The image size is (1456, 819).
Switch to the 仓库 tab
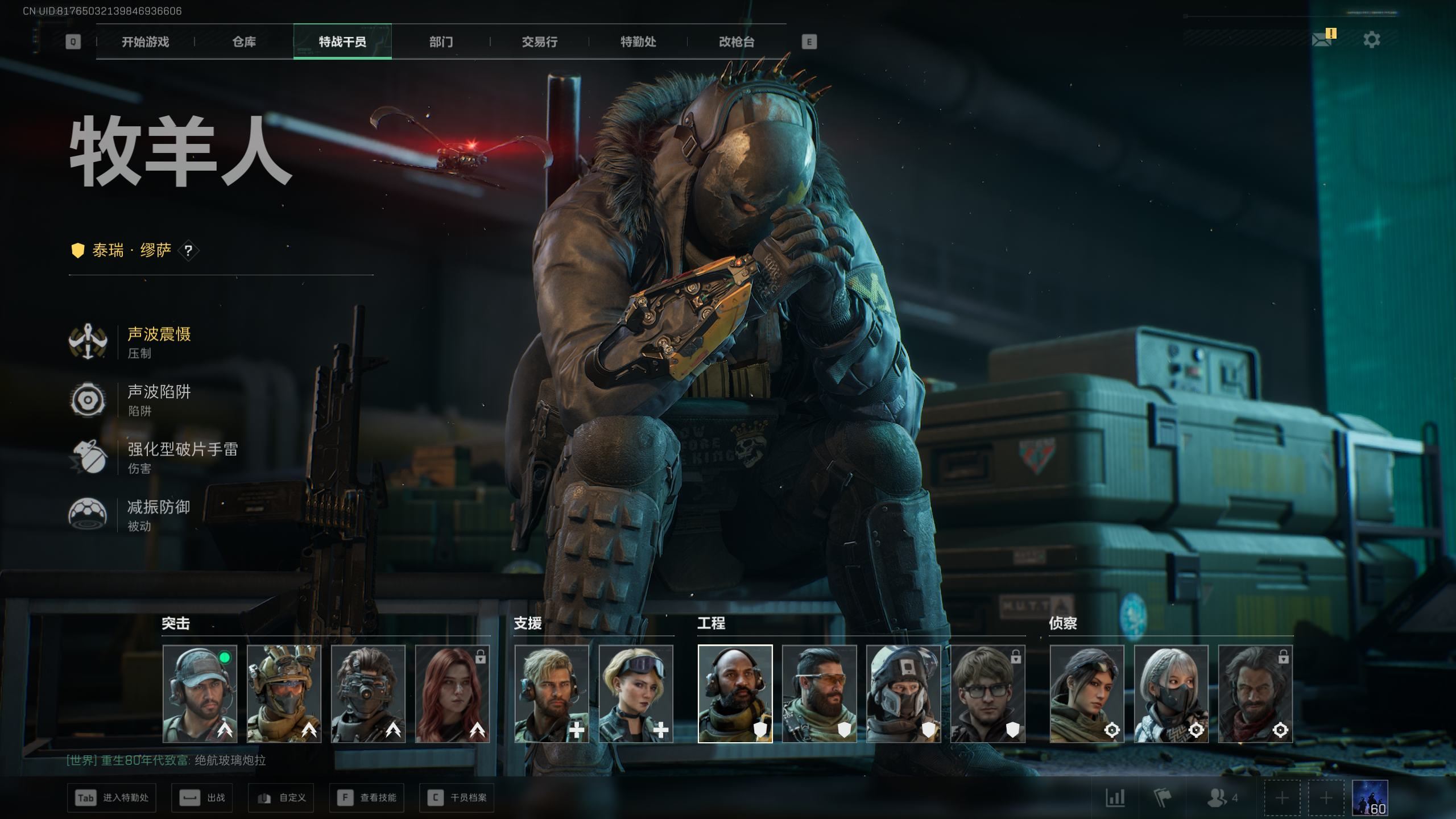pyautogui.click(x=244, y=42)
